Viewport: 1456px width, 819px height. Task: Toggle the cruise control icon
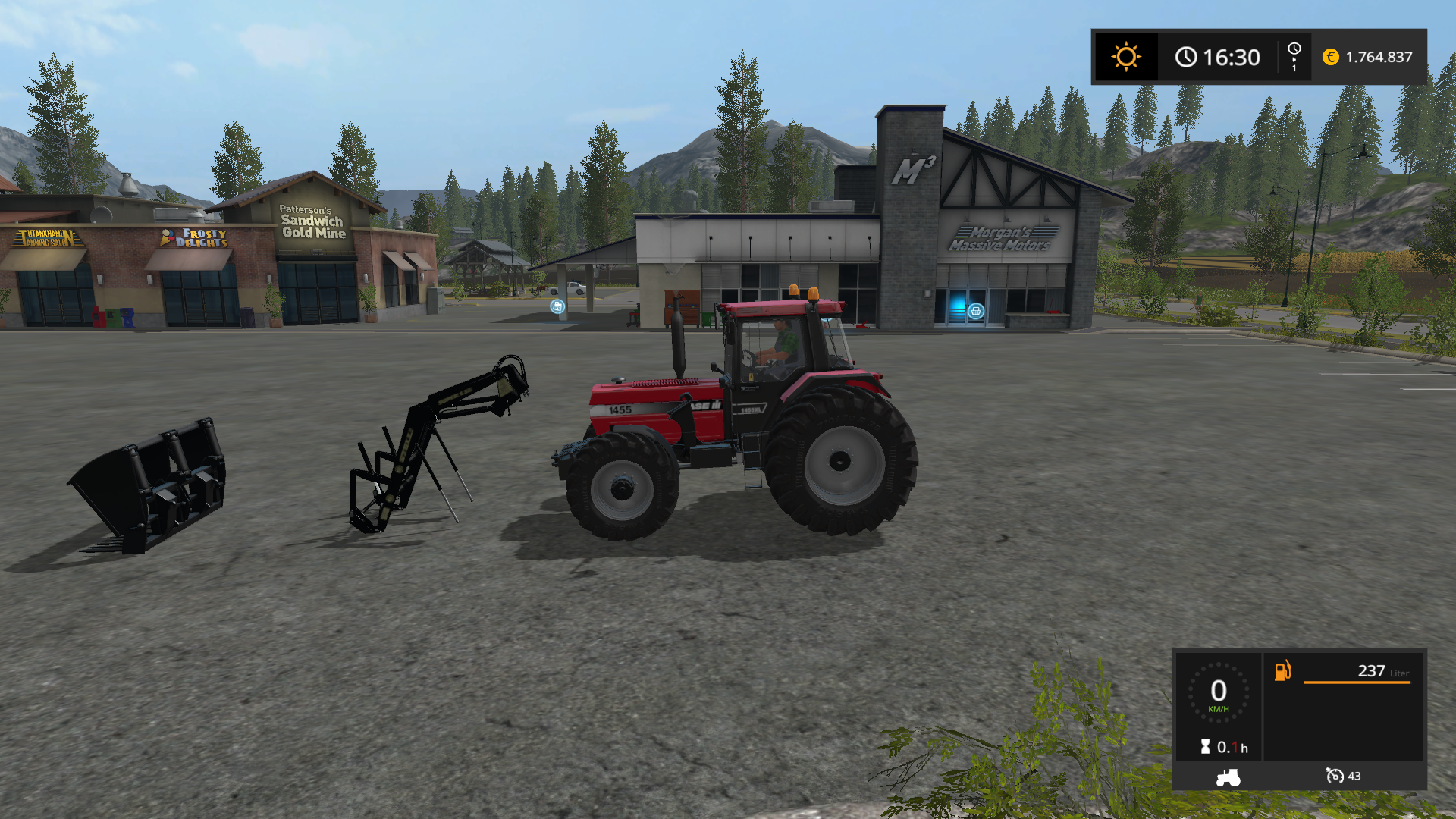[x=1335, y=776]
